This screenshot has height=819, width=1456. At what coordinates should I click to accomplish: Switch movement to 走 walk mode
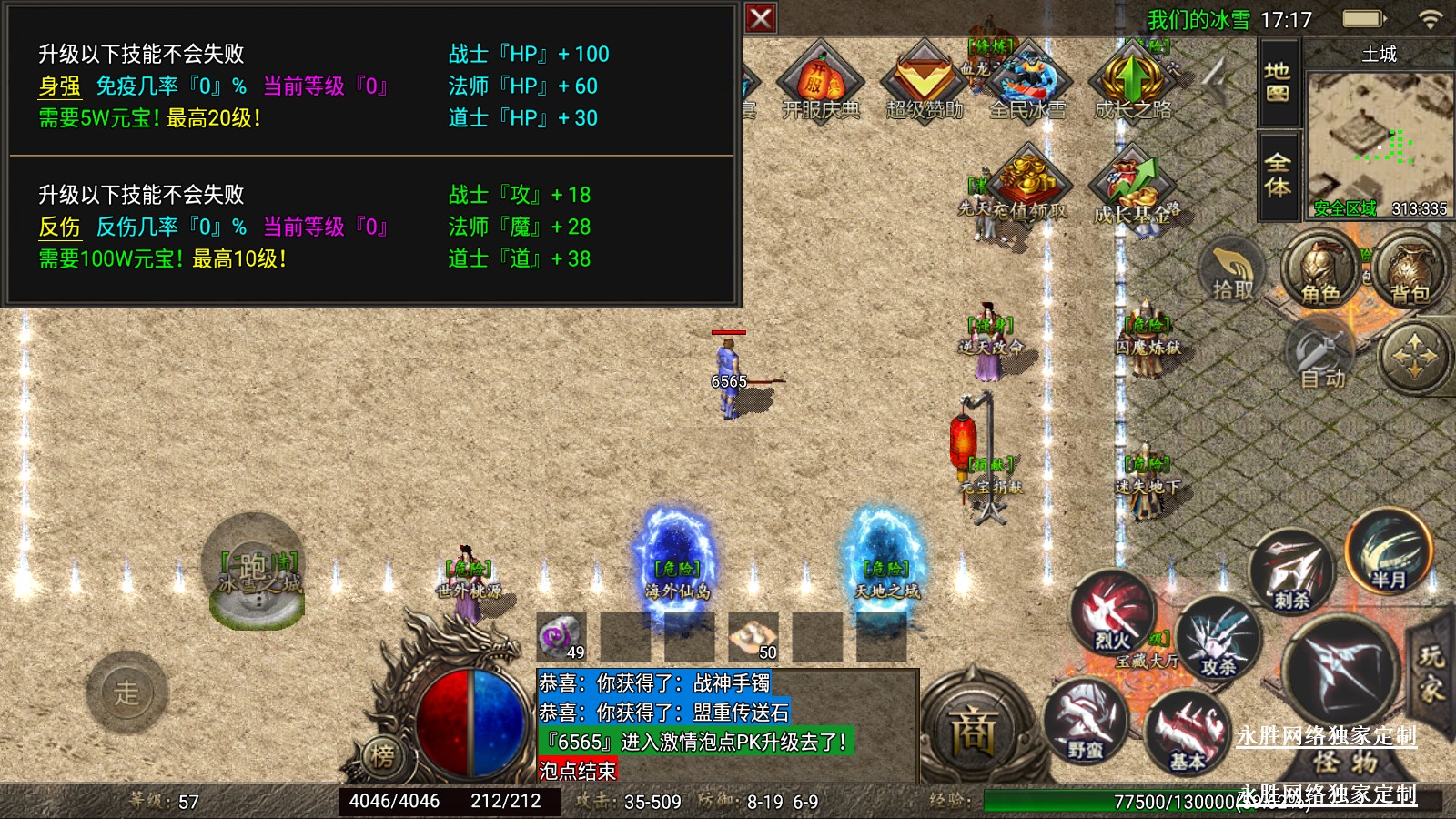126,693
